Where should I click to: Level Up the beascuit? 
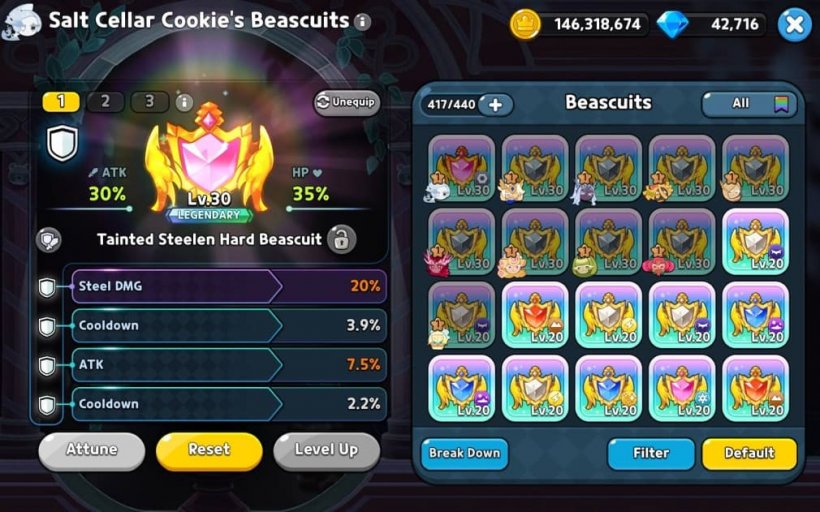(x=326, y=450)
